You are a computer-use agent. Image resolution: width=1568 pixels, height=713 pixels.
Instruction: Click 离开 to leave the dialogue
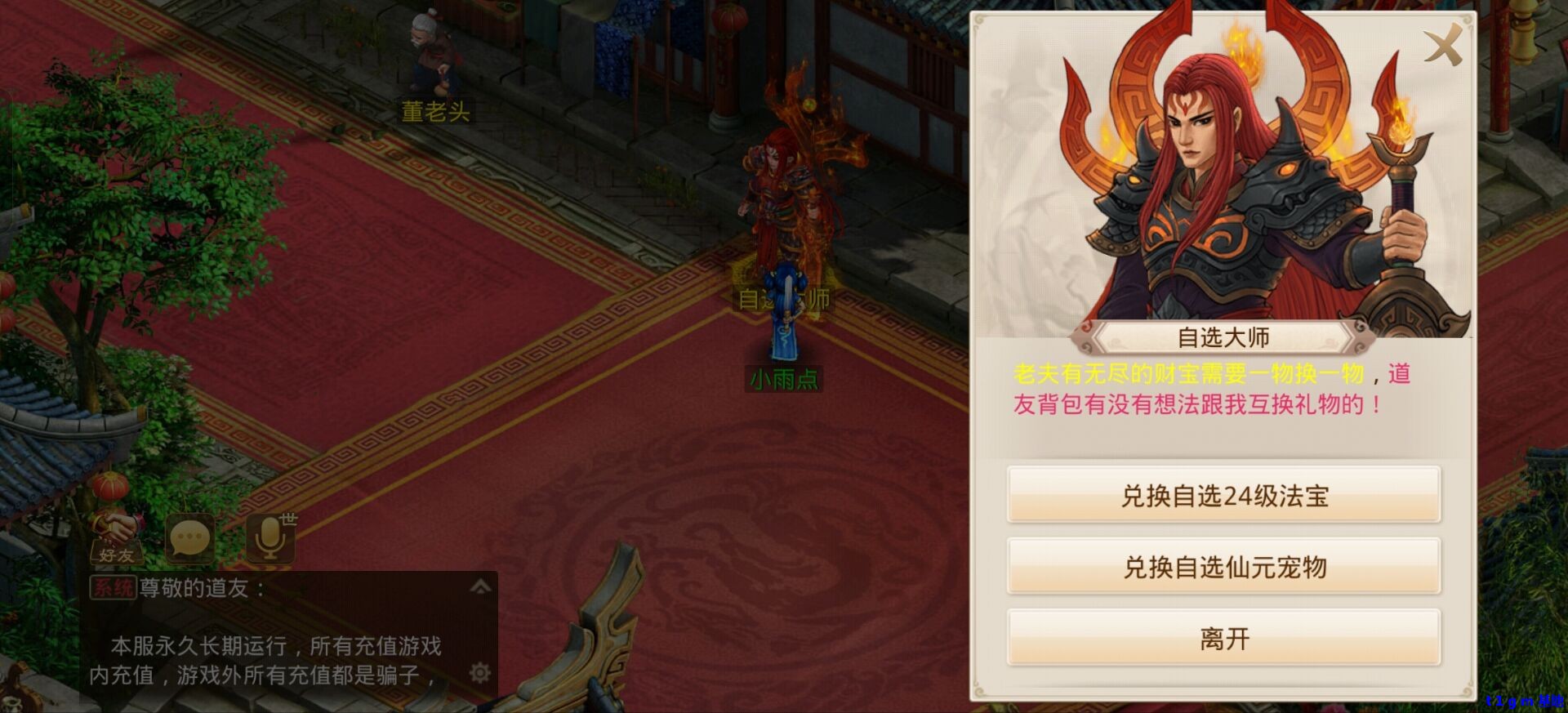[1223, 638]
